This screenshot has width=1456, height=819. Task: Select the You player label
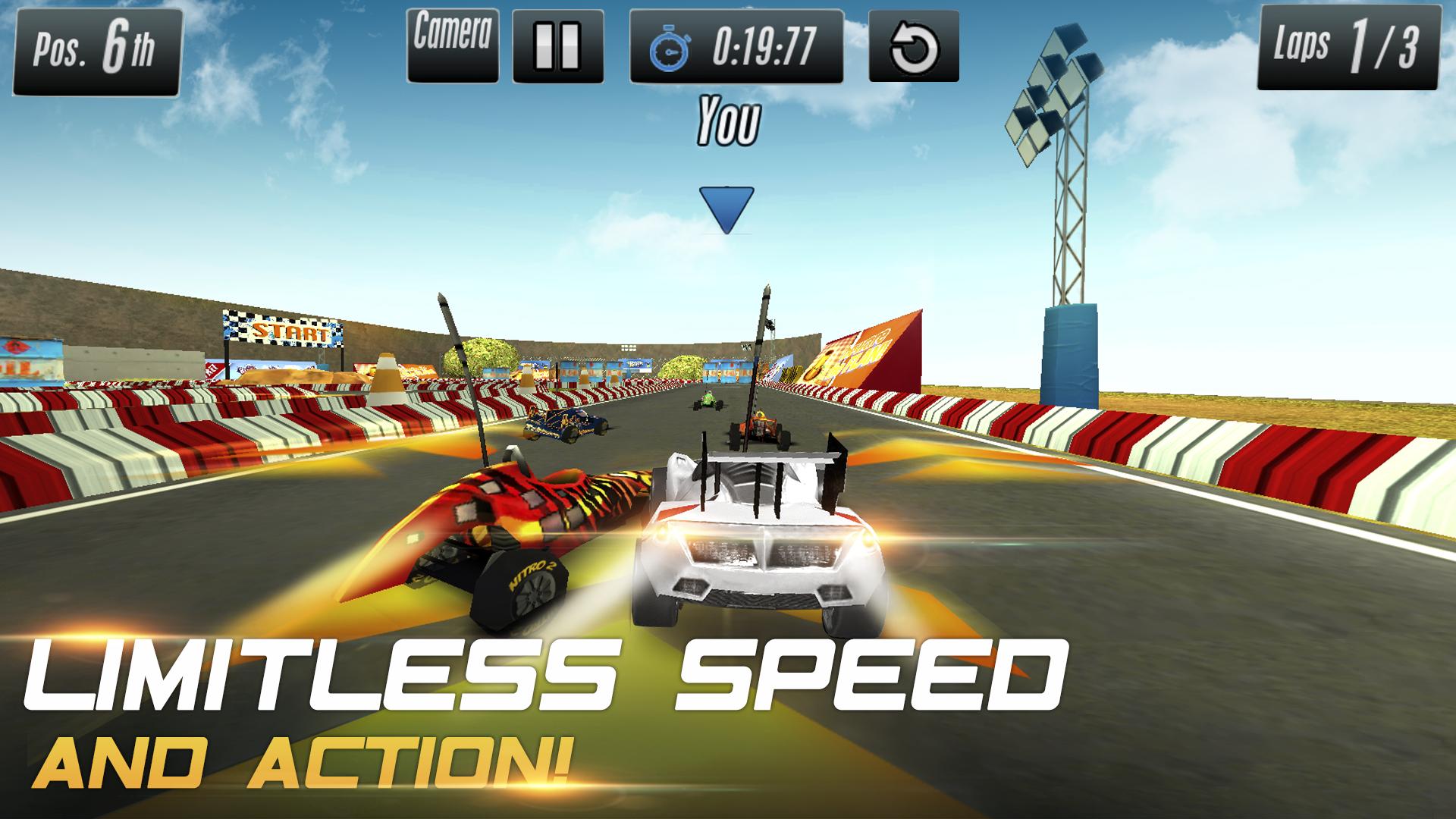(730, 120)
